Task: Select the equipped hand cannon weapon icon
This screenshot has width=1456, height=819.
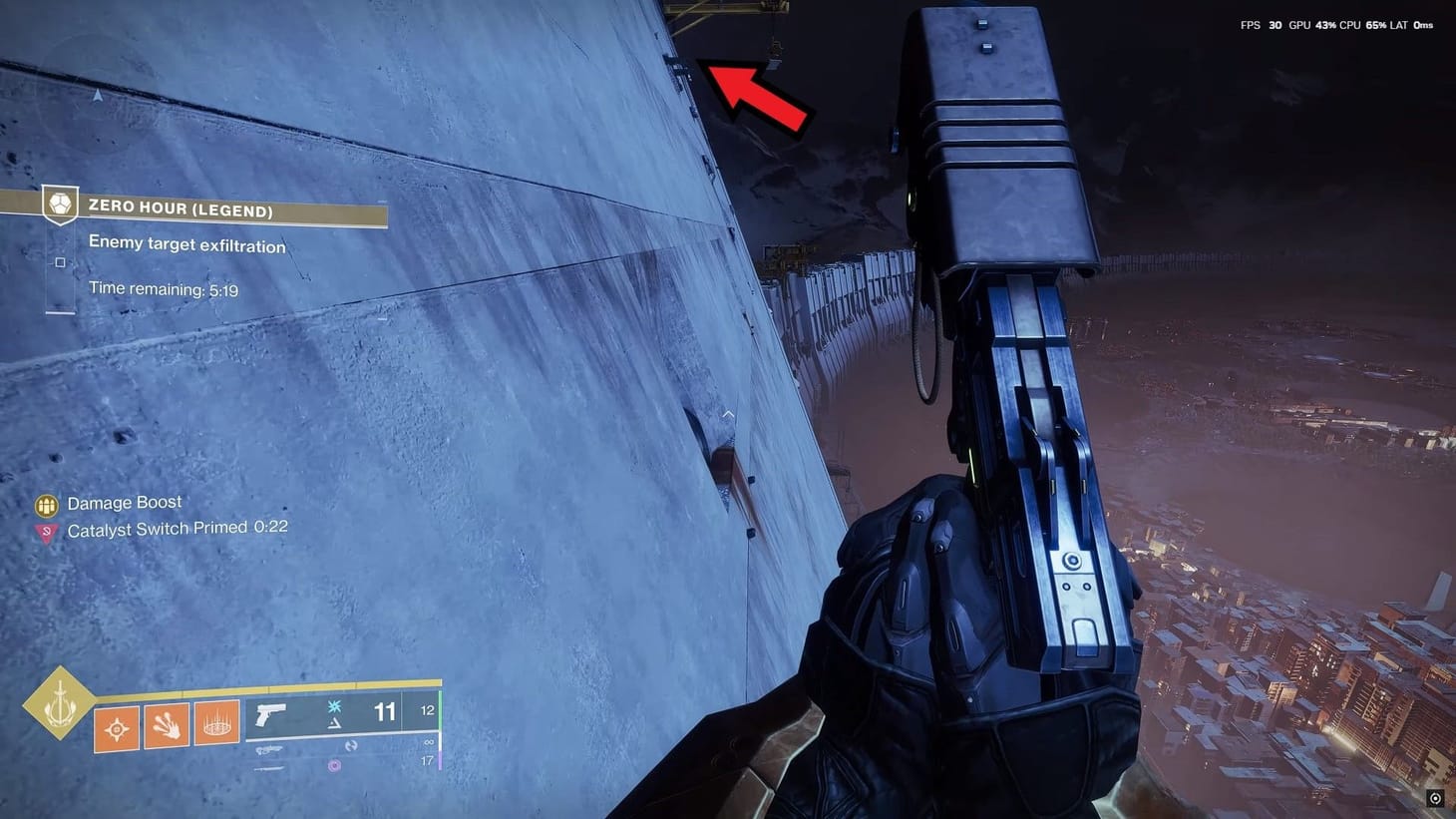Action: click(x=271, y=714)
